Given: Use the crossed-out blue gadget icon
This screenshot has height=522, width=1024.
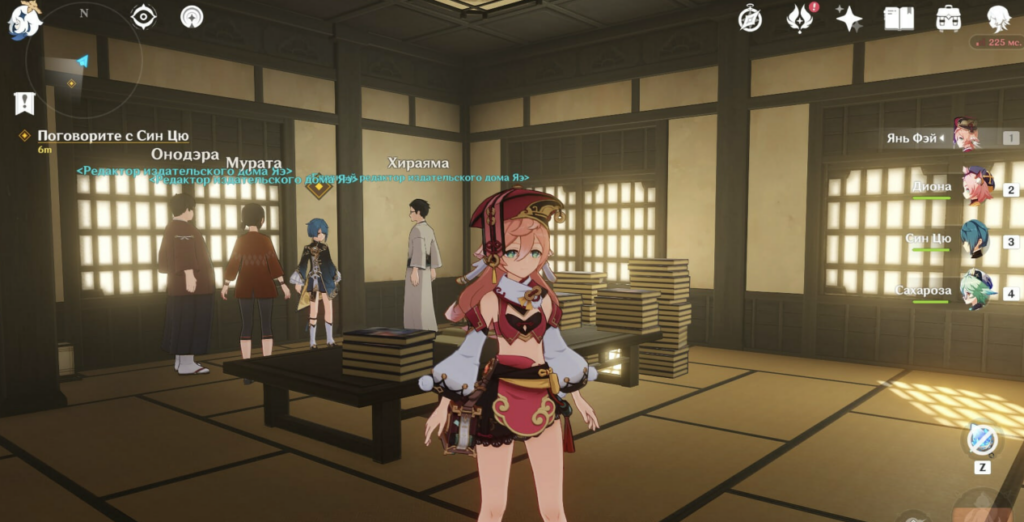Looking at the screenshot, I should [980, 440].
